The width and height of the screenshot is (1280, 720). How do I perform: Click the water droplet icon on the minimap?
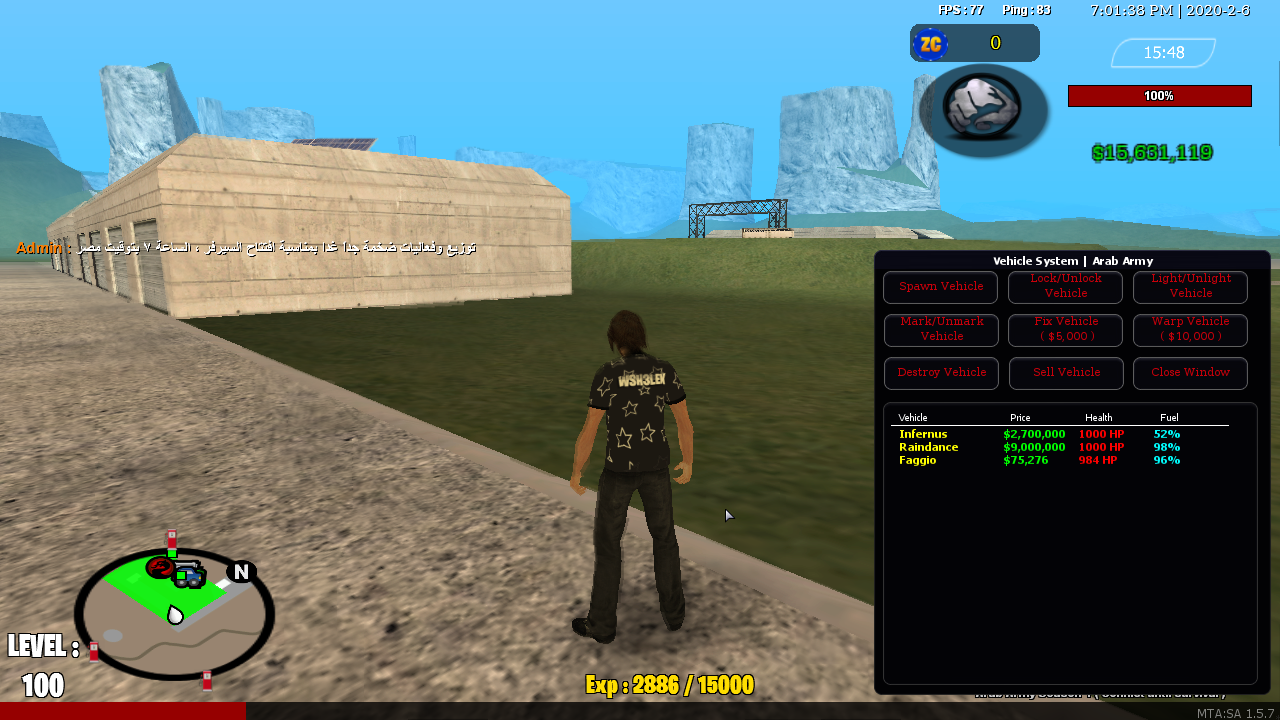(175, 615)
